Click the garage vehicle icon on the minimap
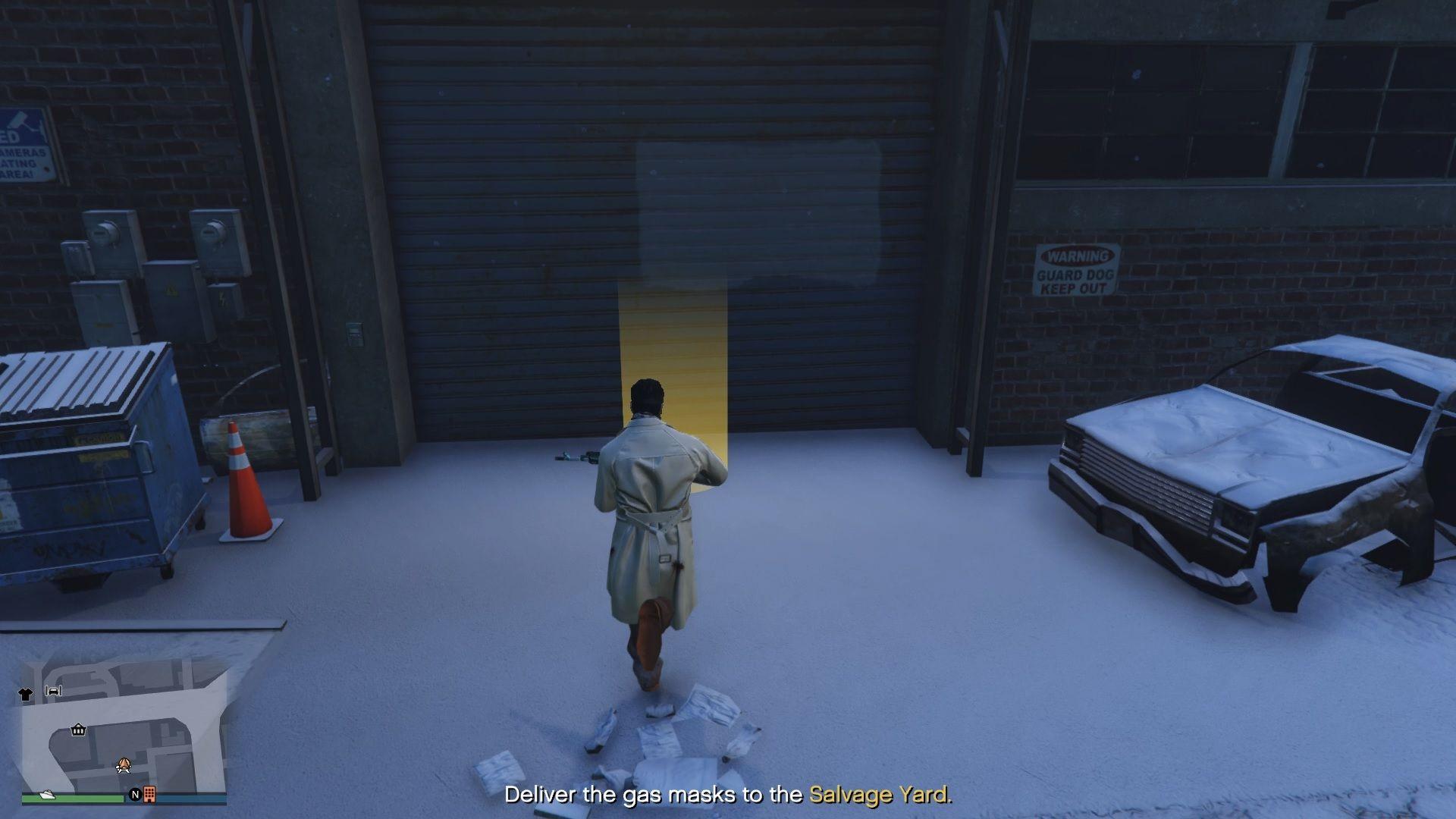Screen dimensions: 1456x819 pos(53,691)
